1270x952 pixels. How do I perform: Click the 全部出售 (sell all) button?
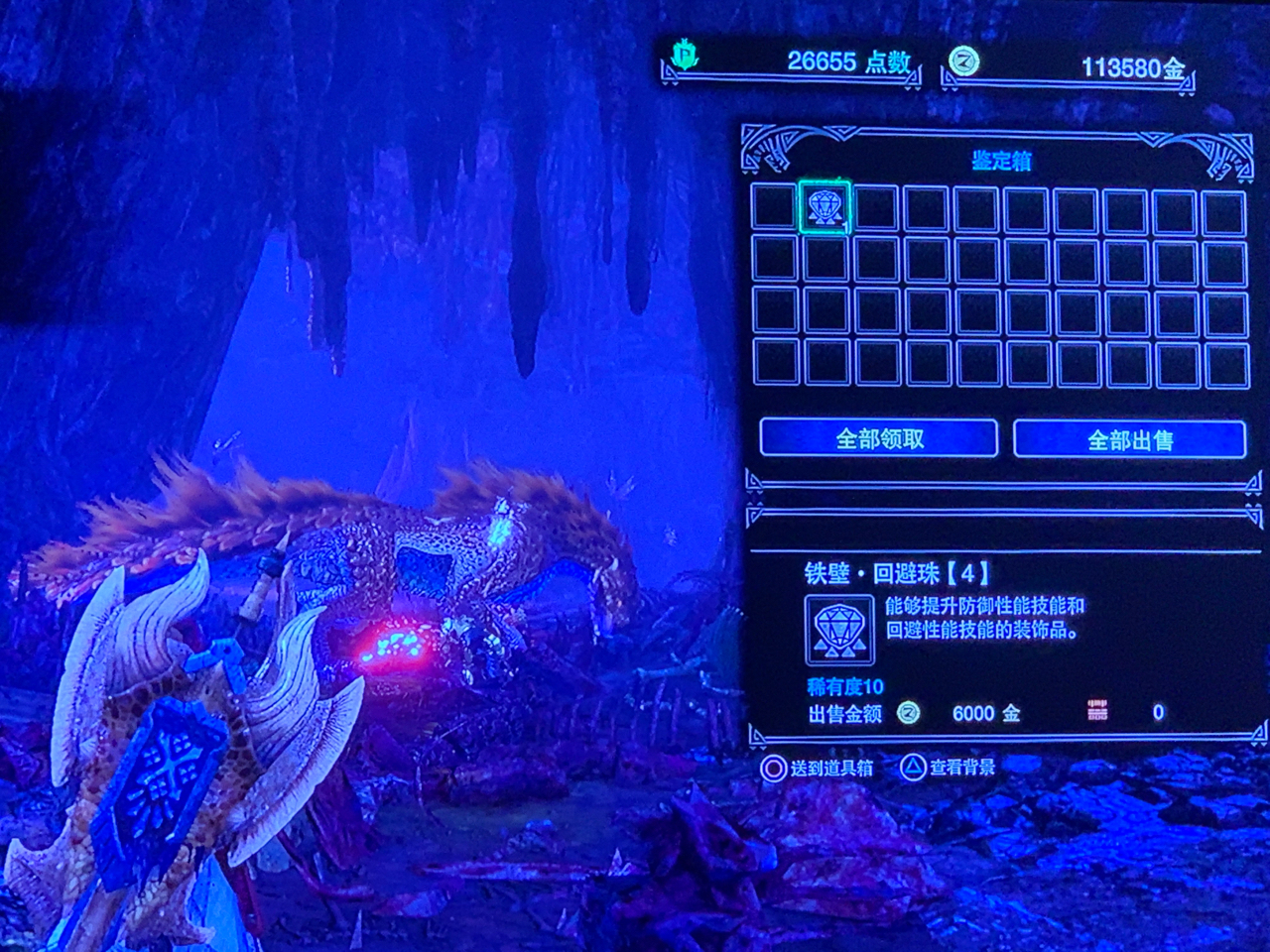tap(1129, 439)
